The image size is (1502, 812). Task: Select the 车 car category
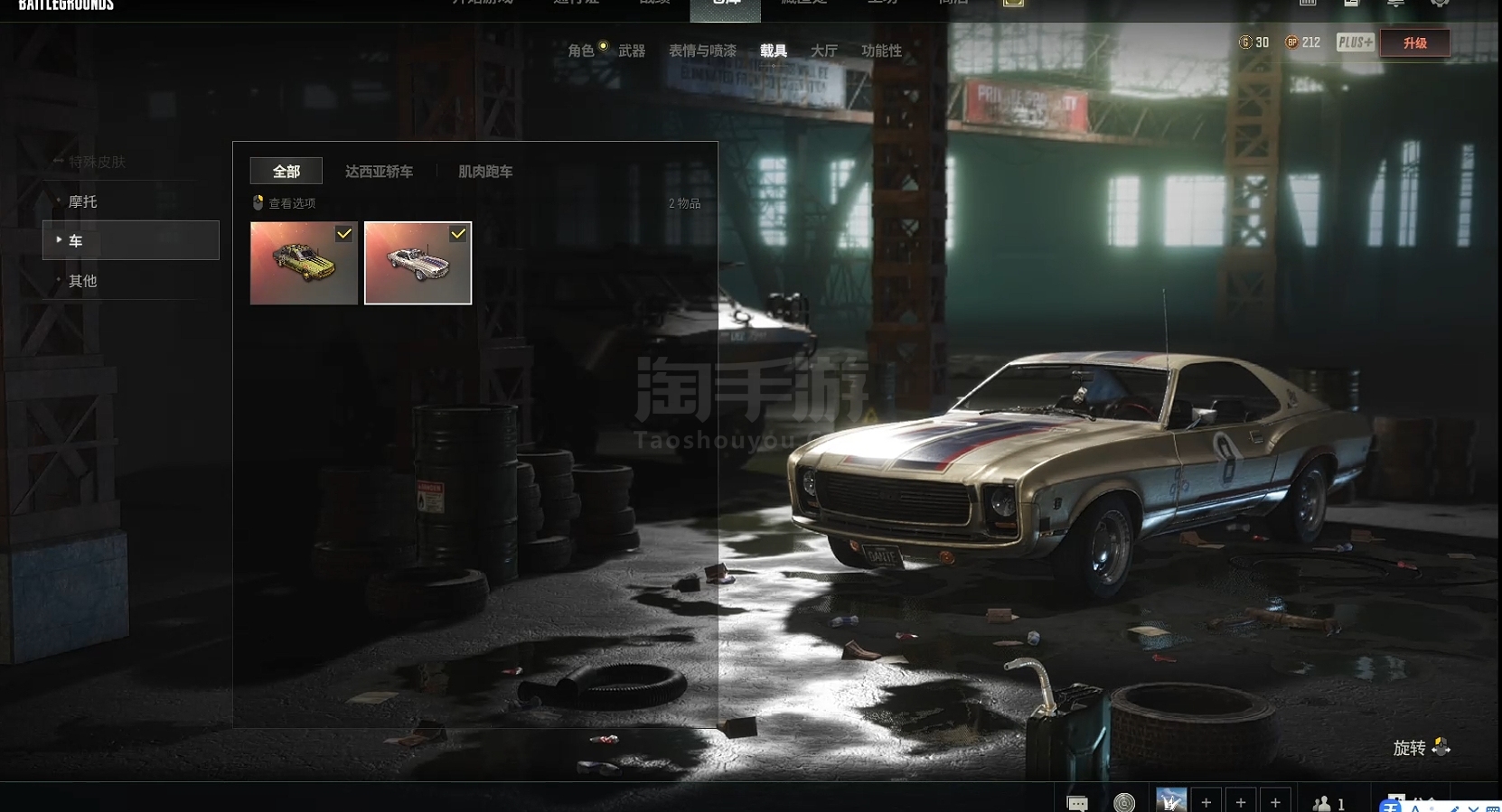(130, 241)
